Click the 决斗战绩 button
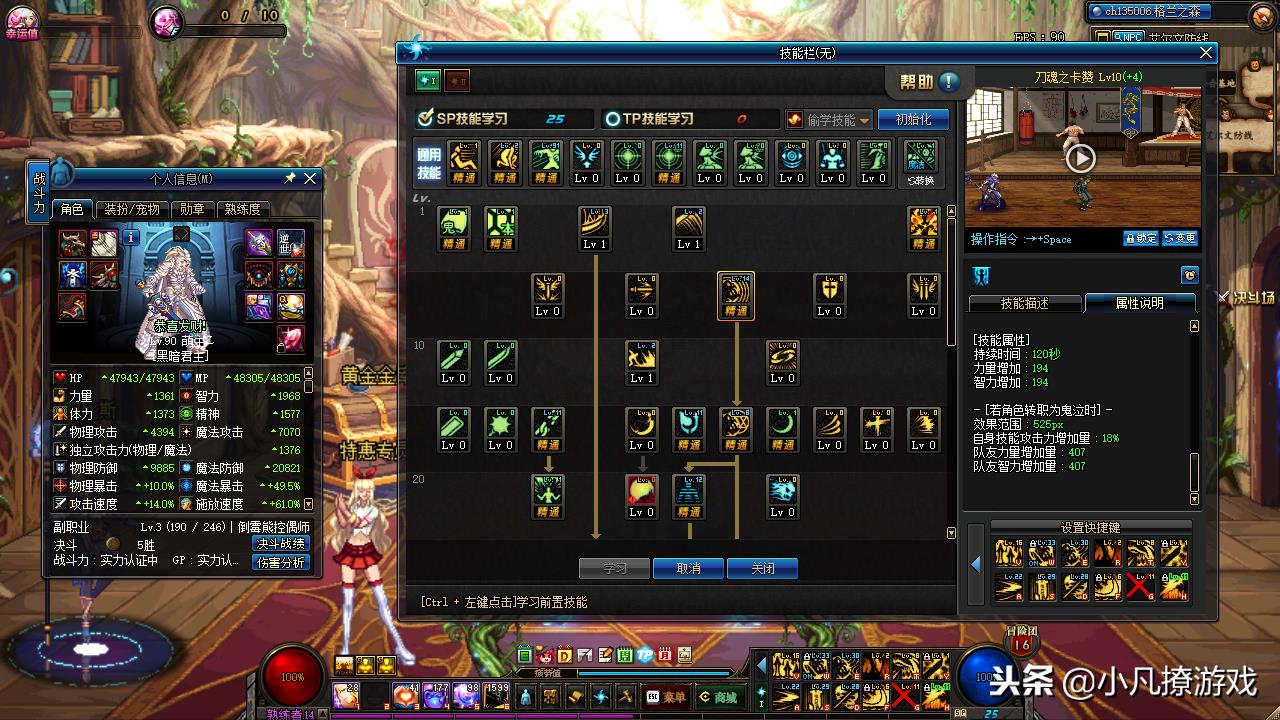The image size is (1280, 720). (280, 544)
